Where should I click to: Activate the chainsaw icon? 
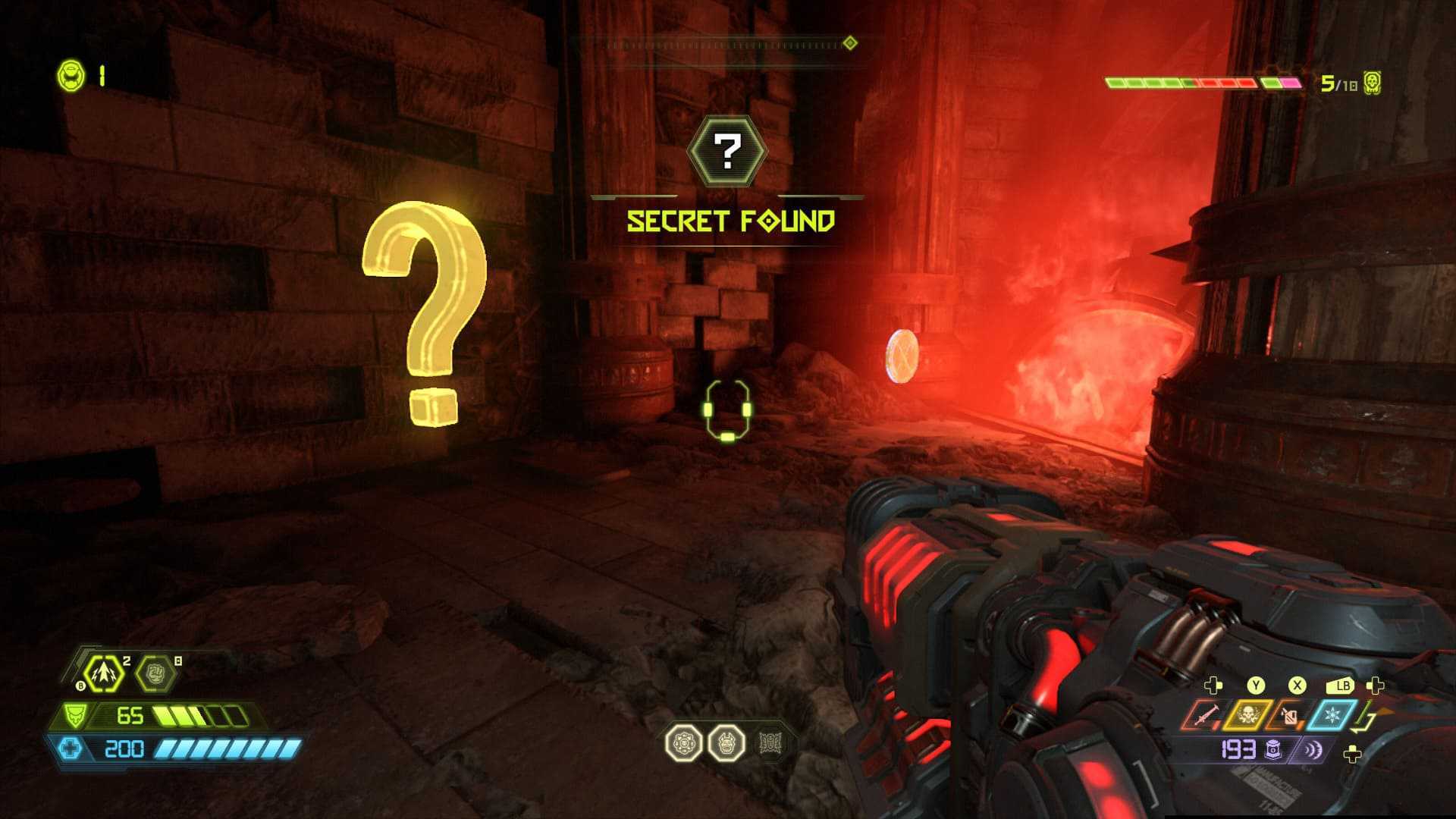click(1203, 715)
